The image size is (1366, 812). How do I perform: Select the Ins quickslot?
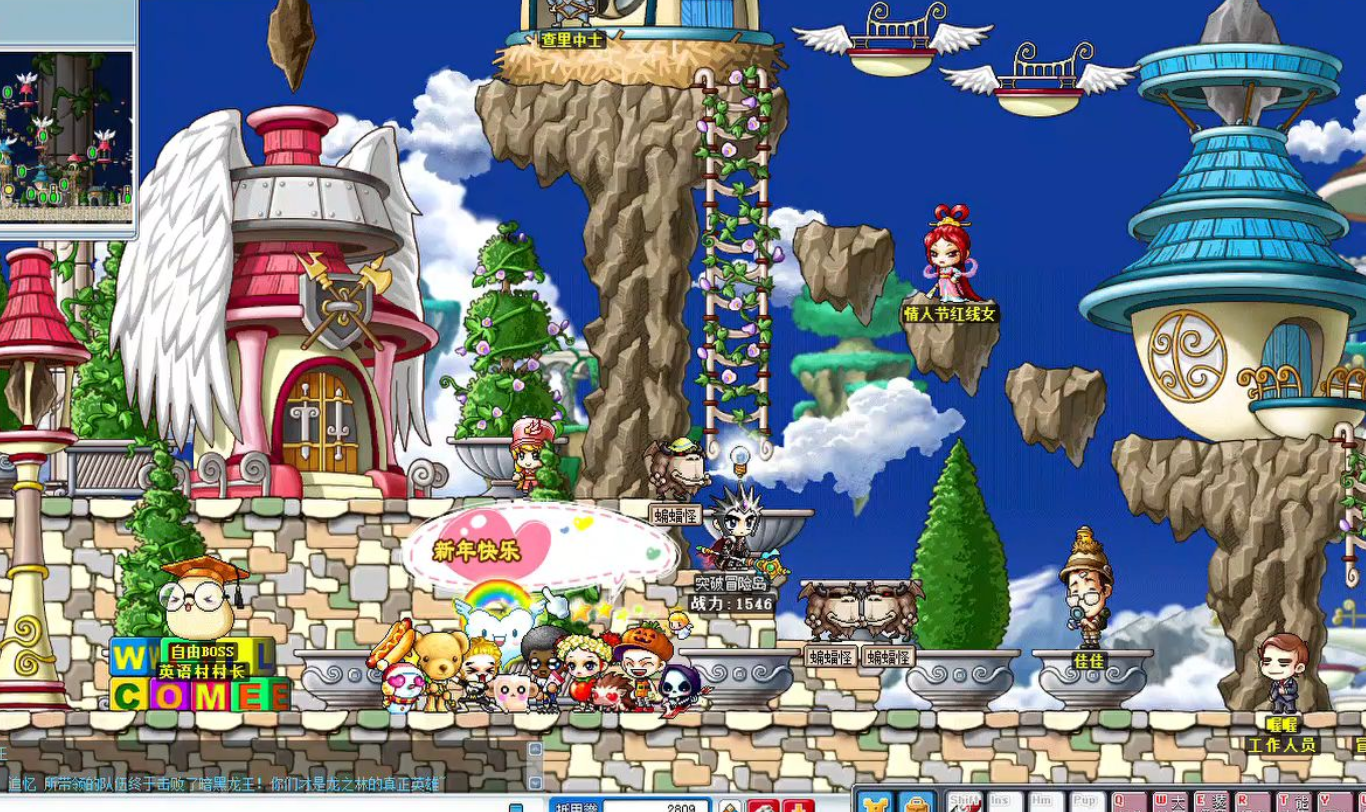pos(1004,802)
